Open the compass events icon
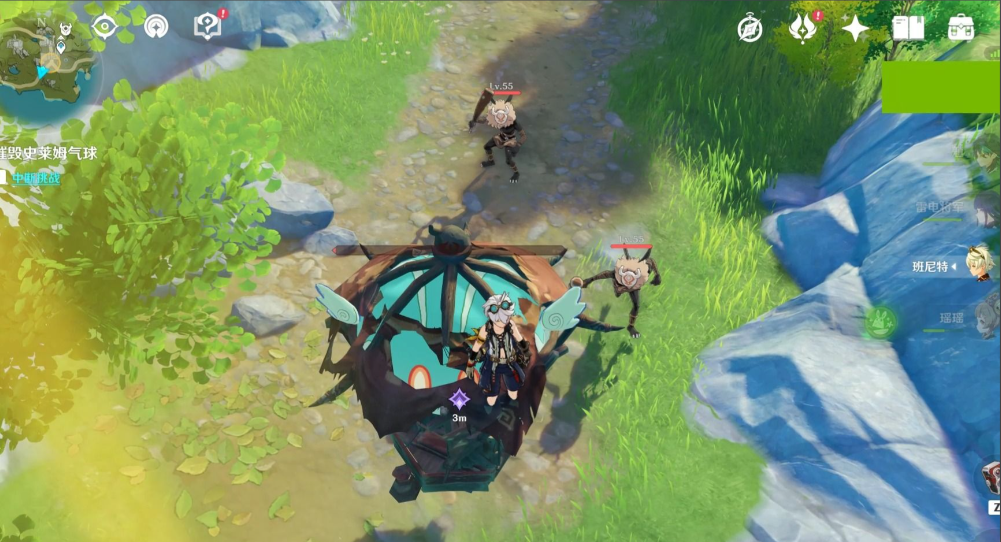This screenshot has height=542, width=1001. click(750, 29)
